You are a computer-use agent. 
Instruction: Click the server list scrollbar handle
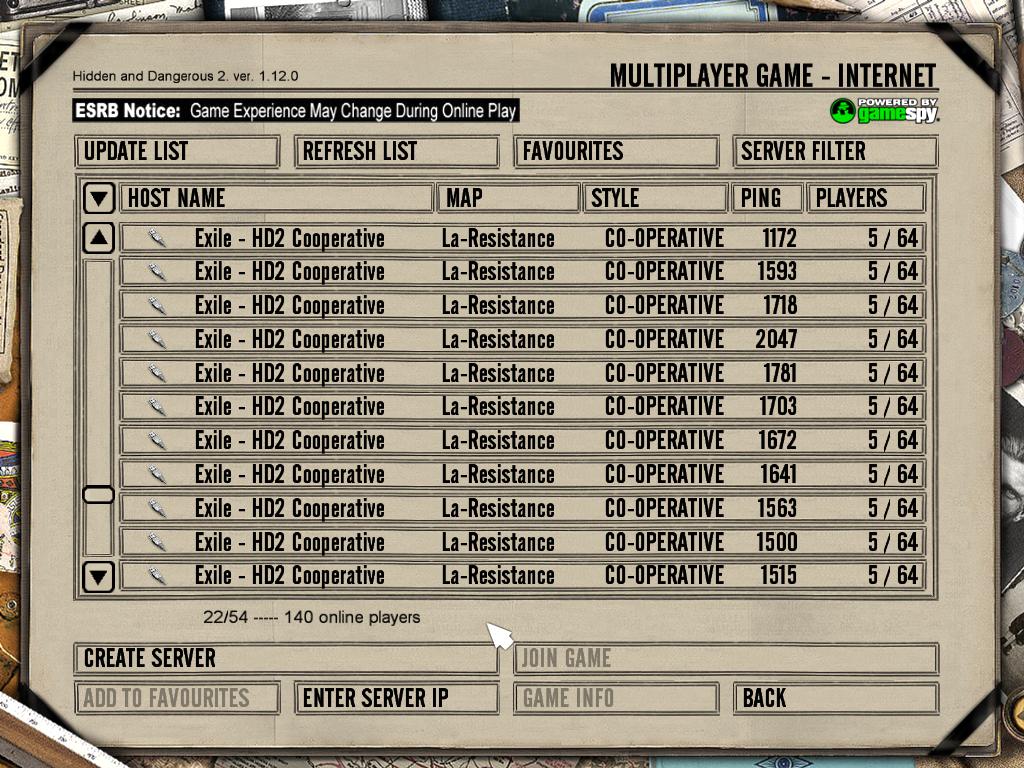98,495
